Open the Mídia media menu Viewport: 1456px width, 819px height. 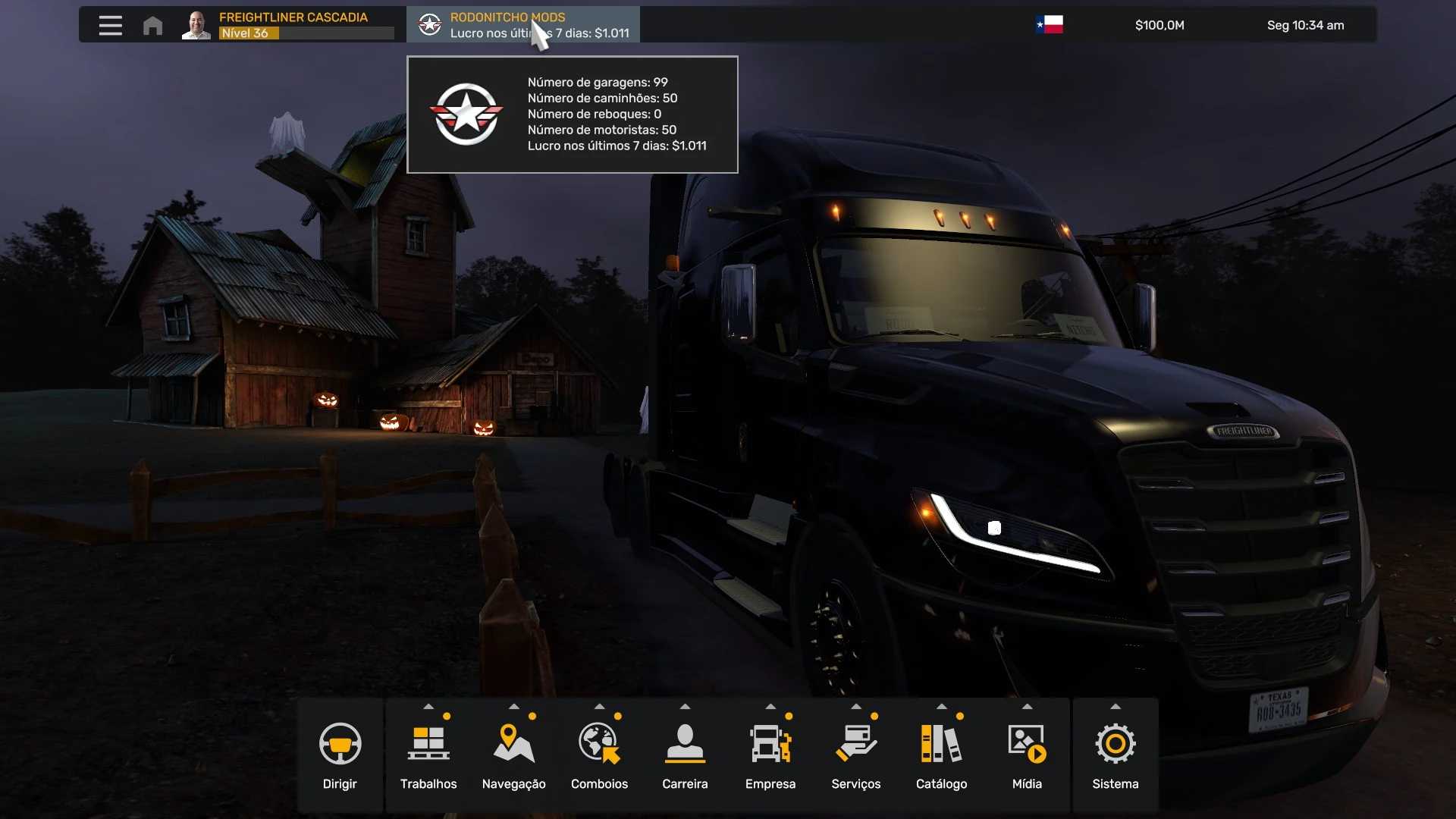click(1027, 755)
